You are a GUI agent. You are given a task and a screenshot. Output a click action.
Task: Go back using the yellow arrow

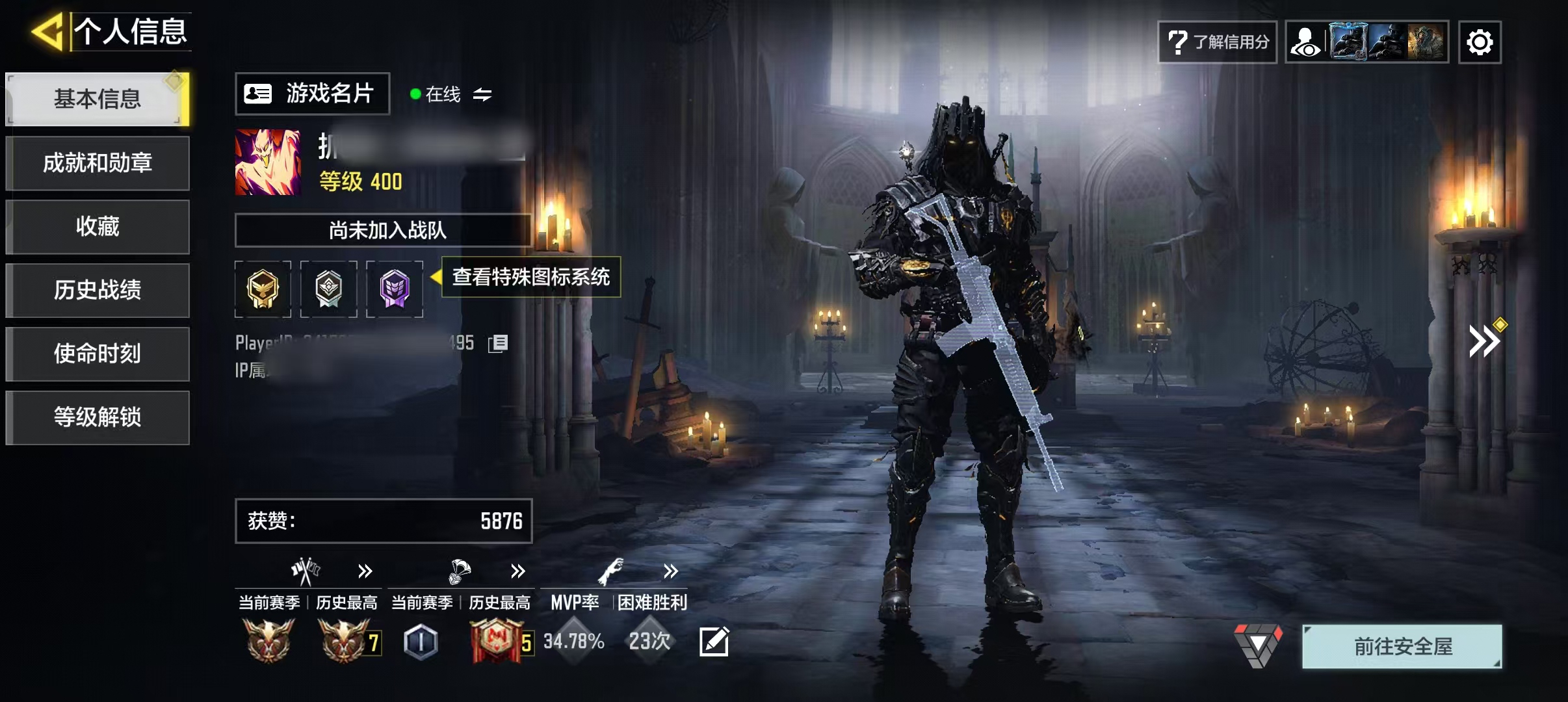(x=47, y=31)
